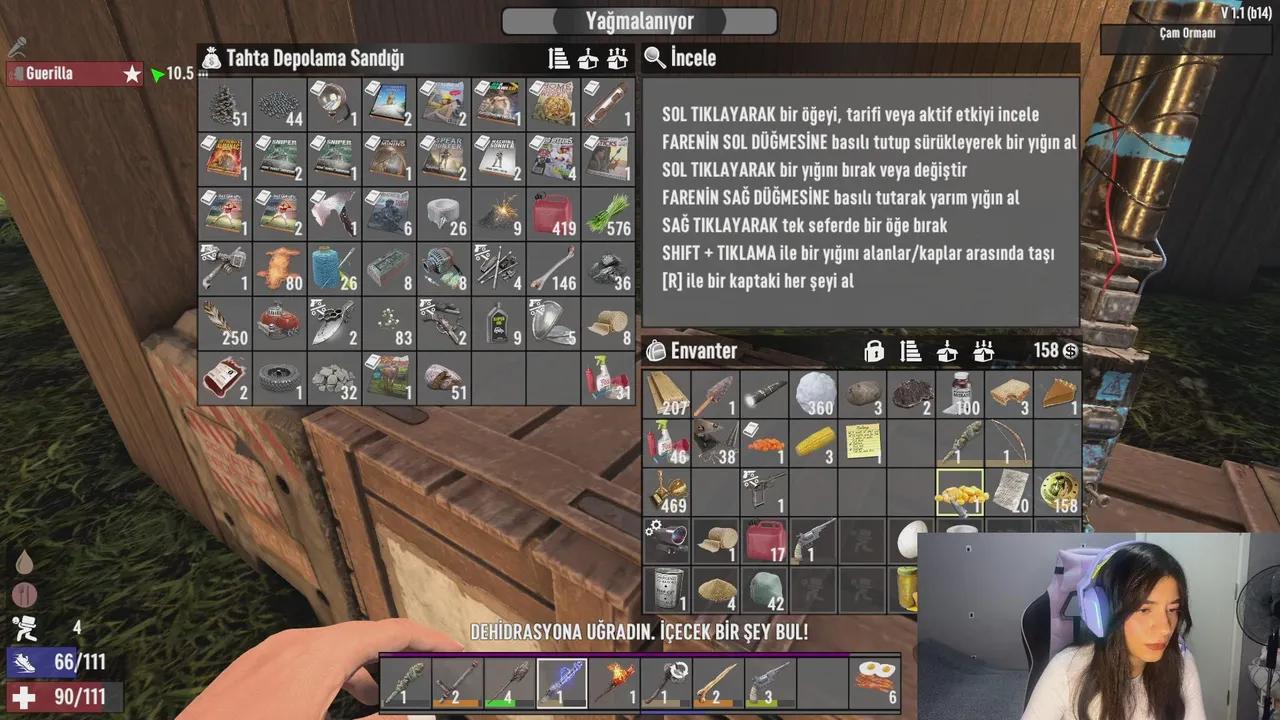Choose the corn on the cob slot
This screenshot has height=720, width=1280.
point(813,442)
